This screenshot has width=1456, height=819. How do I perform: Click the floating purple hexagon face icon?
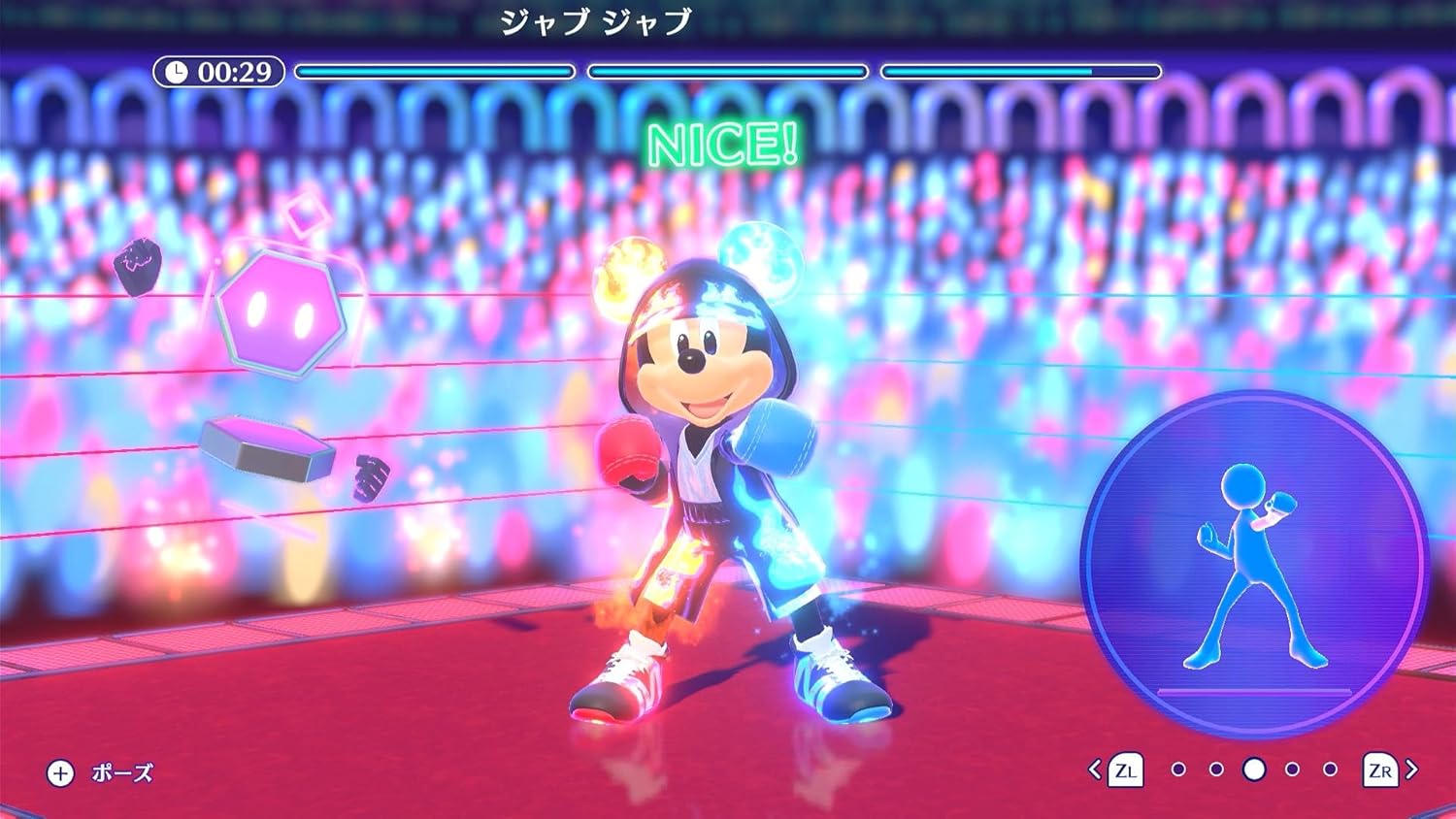click(x=281, y=312)
